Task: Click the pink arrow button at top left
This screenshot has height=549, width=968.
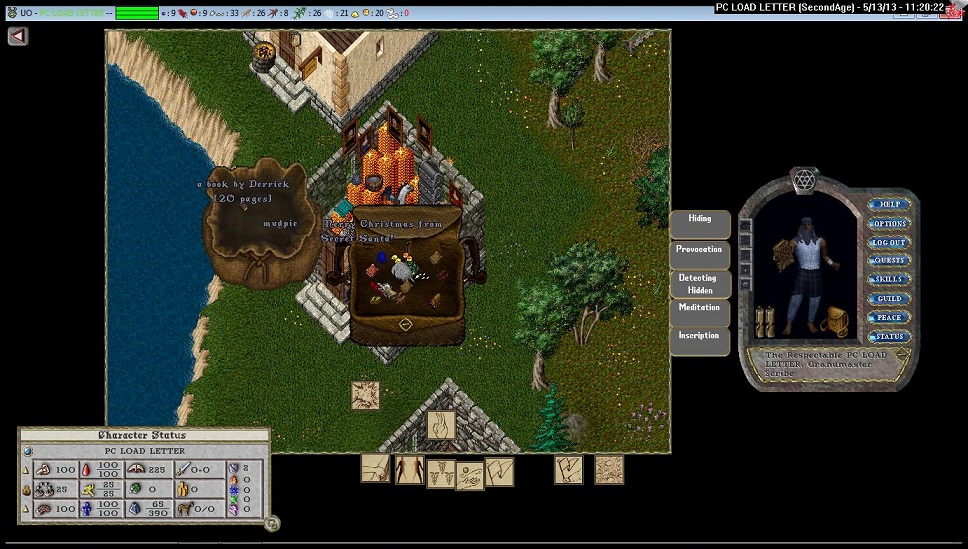Action: 18,36
